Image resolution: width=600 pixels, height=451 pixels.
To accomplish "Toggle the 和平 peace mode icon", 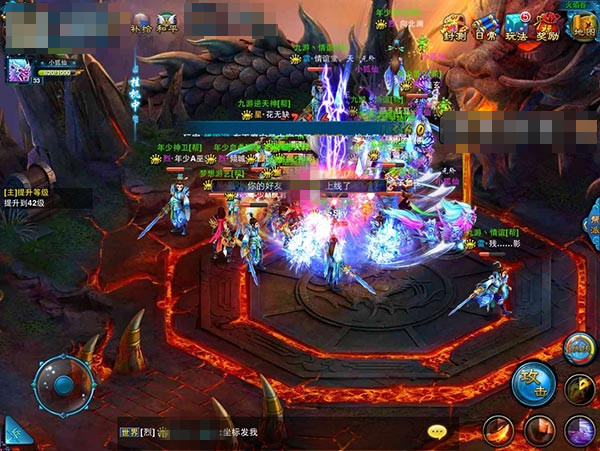I will point(169,23).
